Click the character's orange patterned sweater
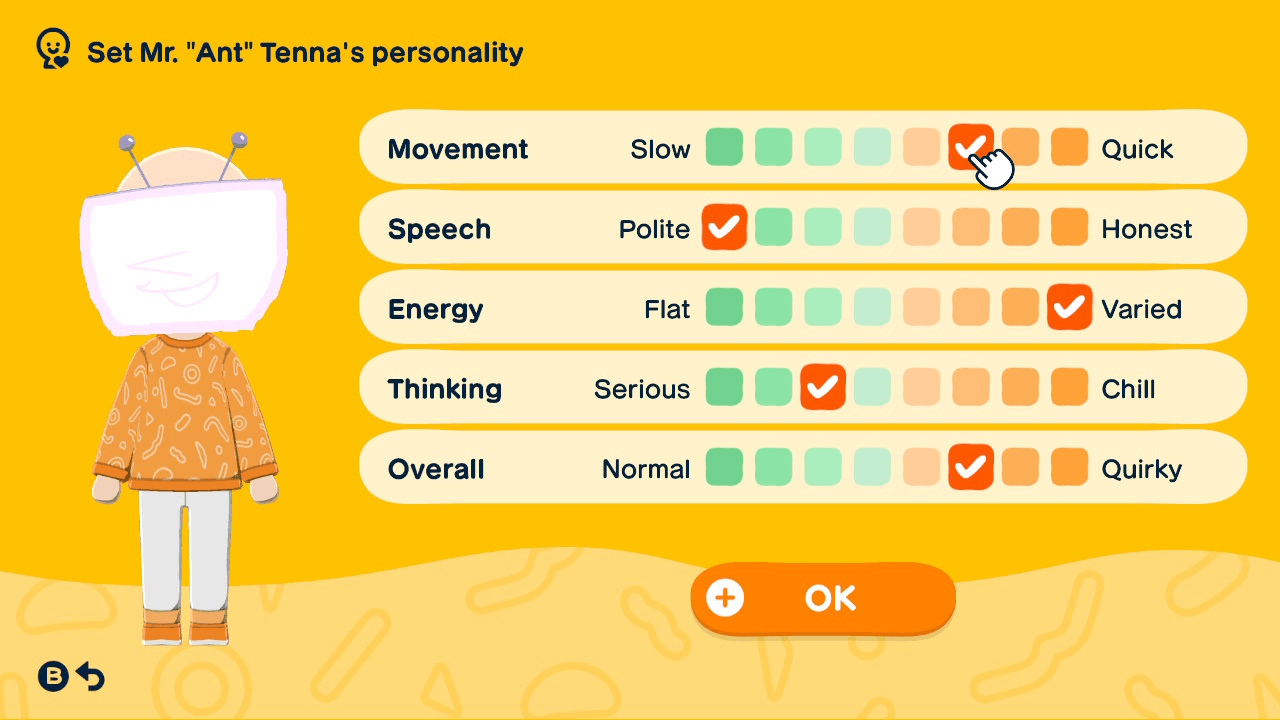The height and width of the screenshot is (720, 1280). (x=183, y=420)
